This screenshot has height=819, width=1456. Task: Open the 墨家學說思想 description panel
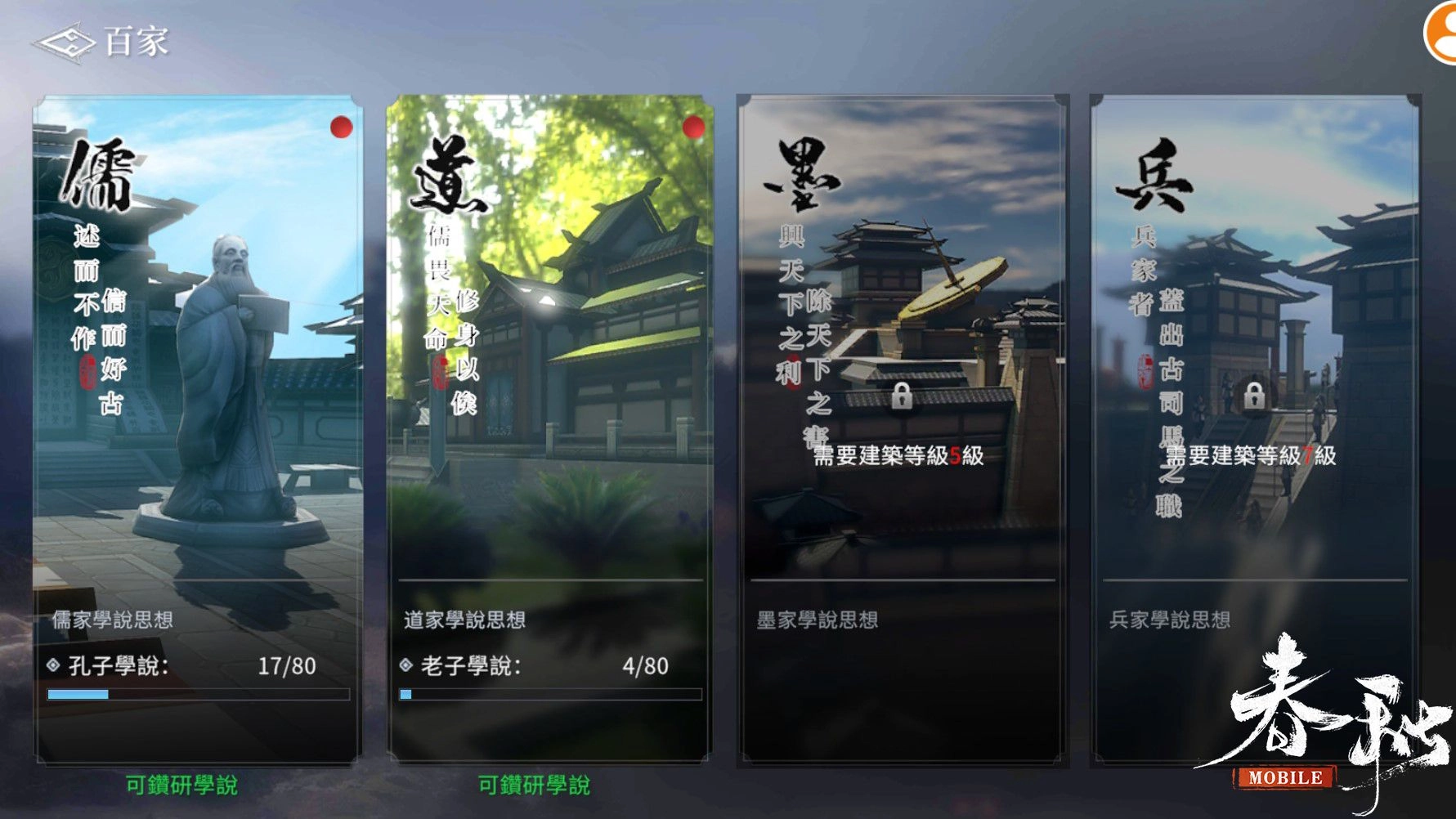point(818,620)
